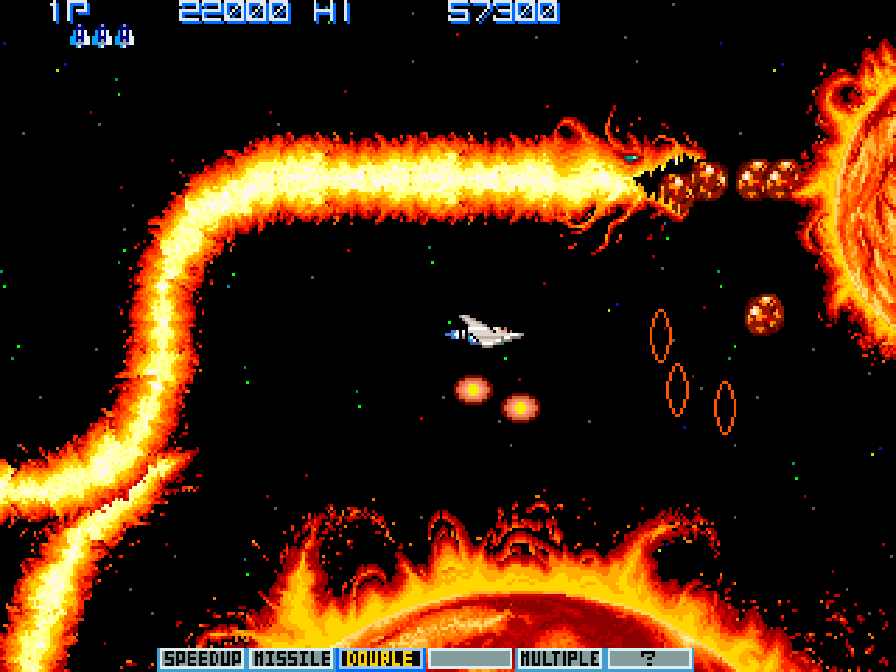Pick the question mark power-up slot
Viewport: 896px width, 672px height.
tap(649, 659)
